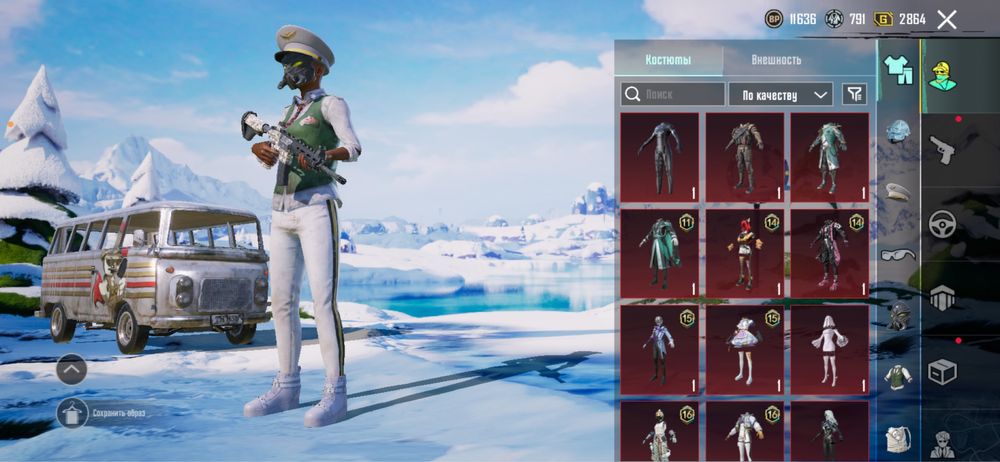Open the Внешность tab
Viewport: 1000px width, 462px height.
(x=776, y=60)
